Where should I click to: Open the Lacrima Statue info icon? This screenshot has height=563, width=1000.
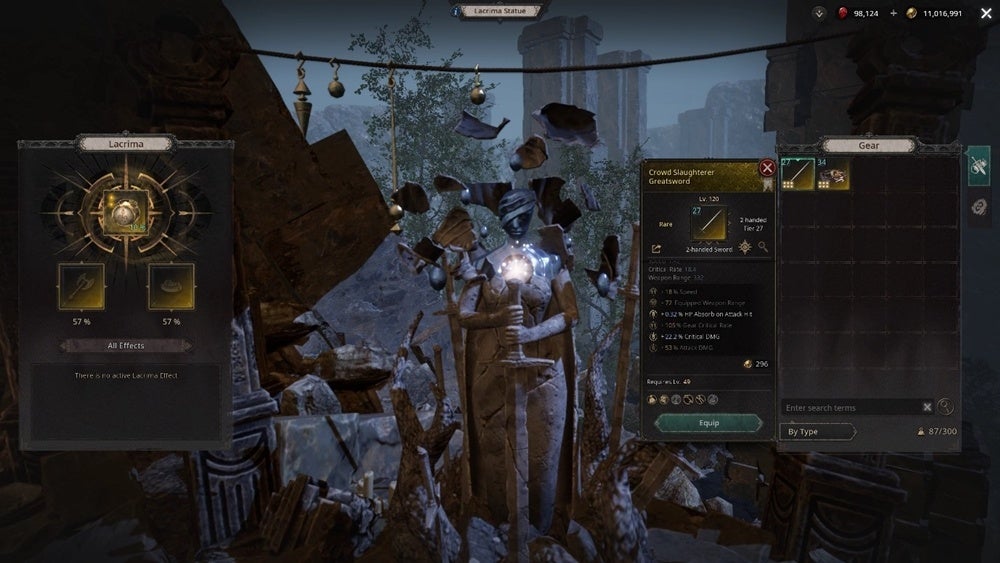[457, 11]
